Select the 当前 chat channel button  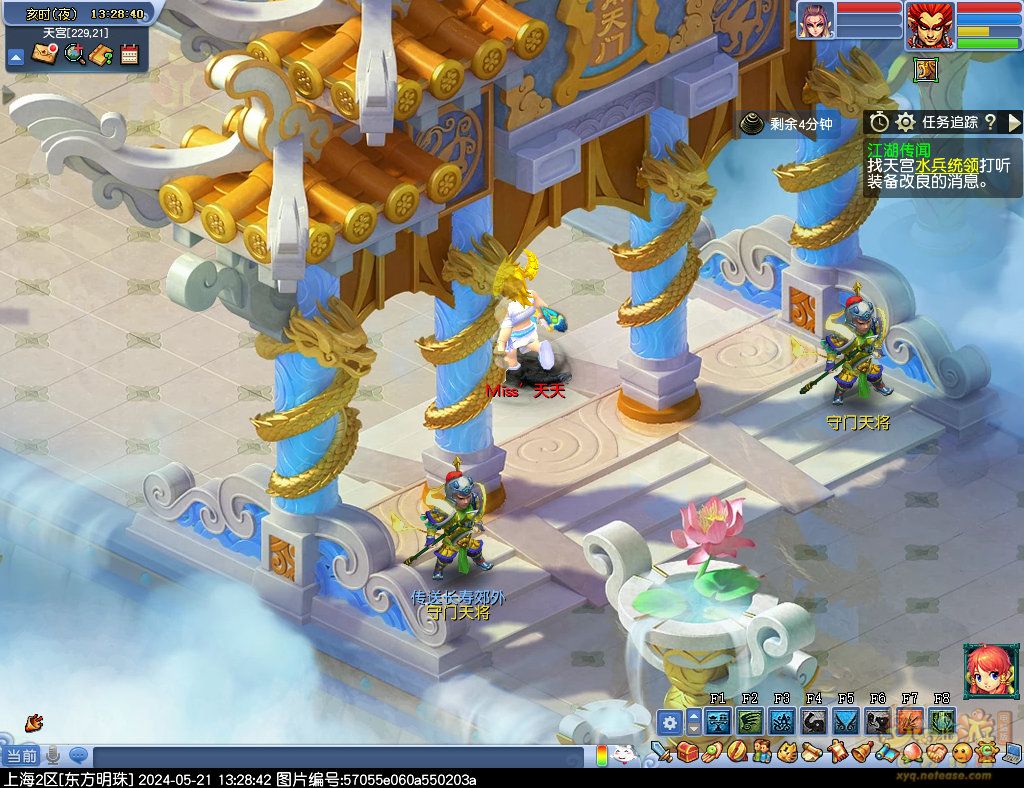(x=20, y=755)
